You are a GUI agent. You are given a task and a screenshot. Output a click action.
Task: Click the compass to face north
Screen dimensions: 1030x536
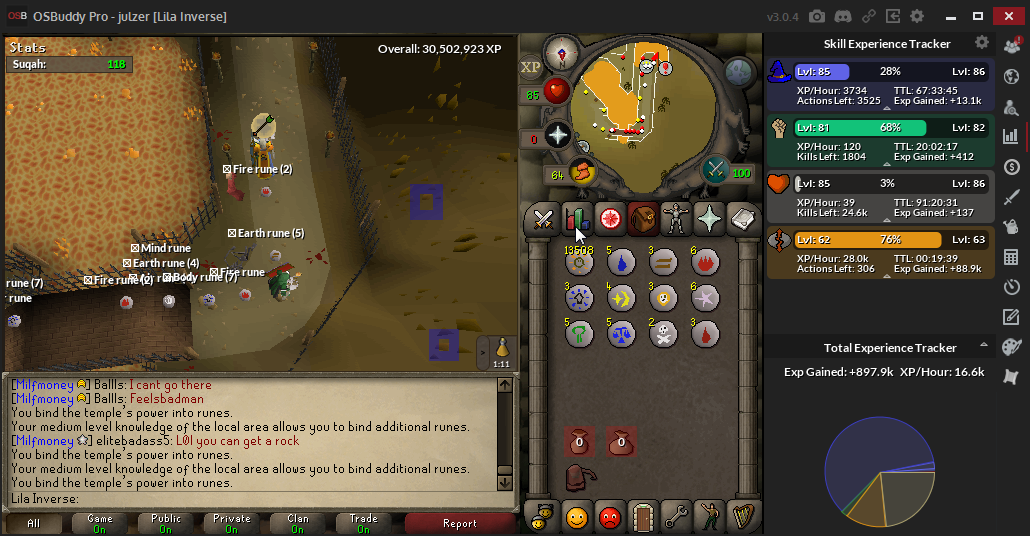[x=559, y=53]
